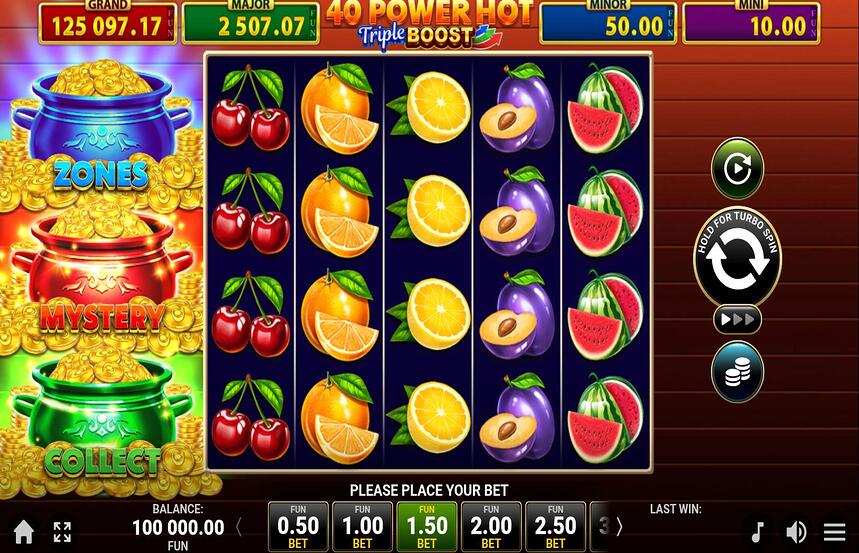Mute the sound speaker icon
The image size is (859, 553).
(x=796, y=532)
